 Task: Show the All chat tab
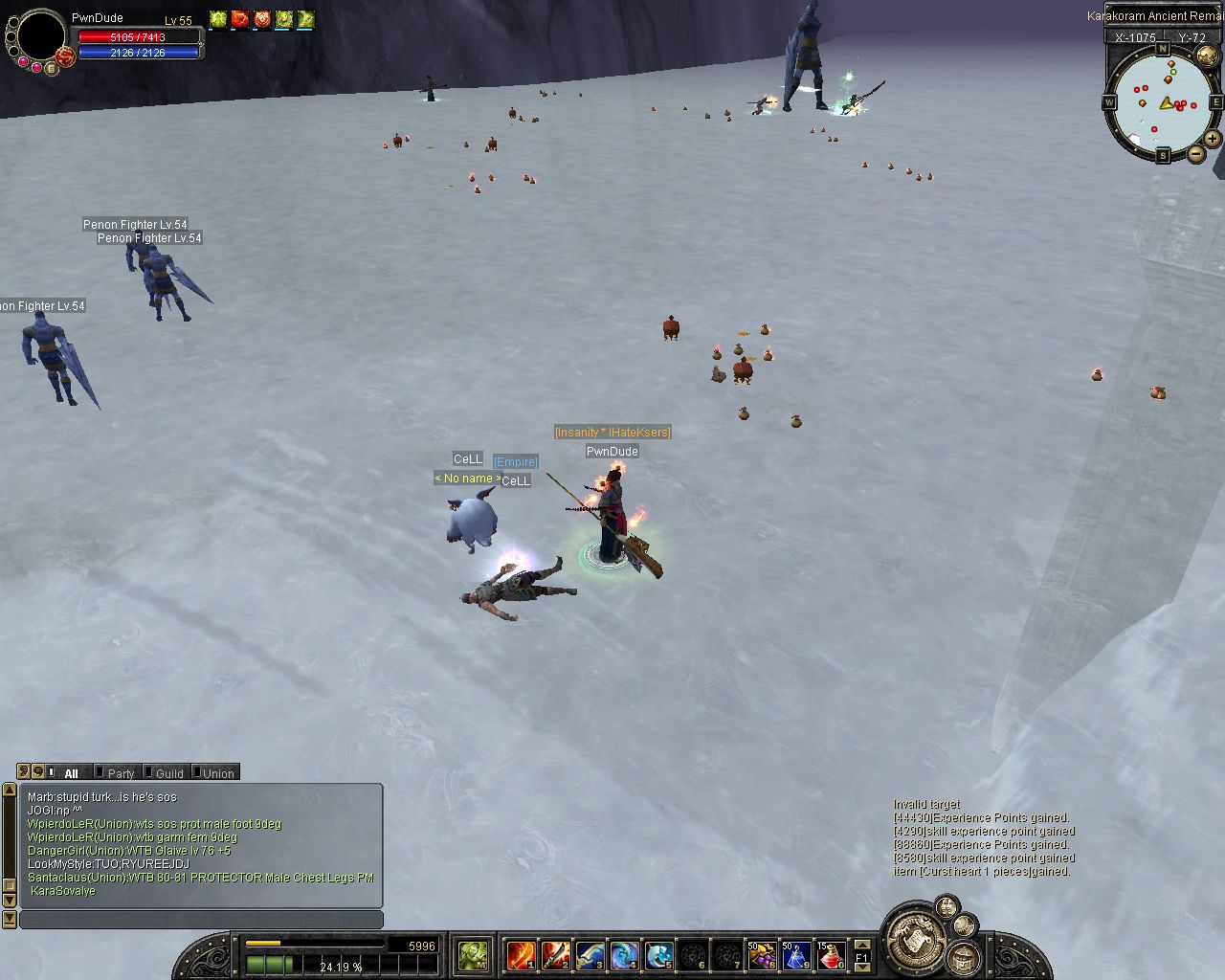(70, 773)
